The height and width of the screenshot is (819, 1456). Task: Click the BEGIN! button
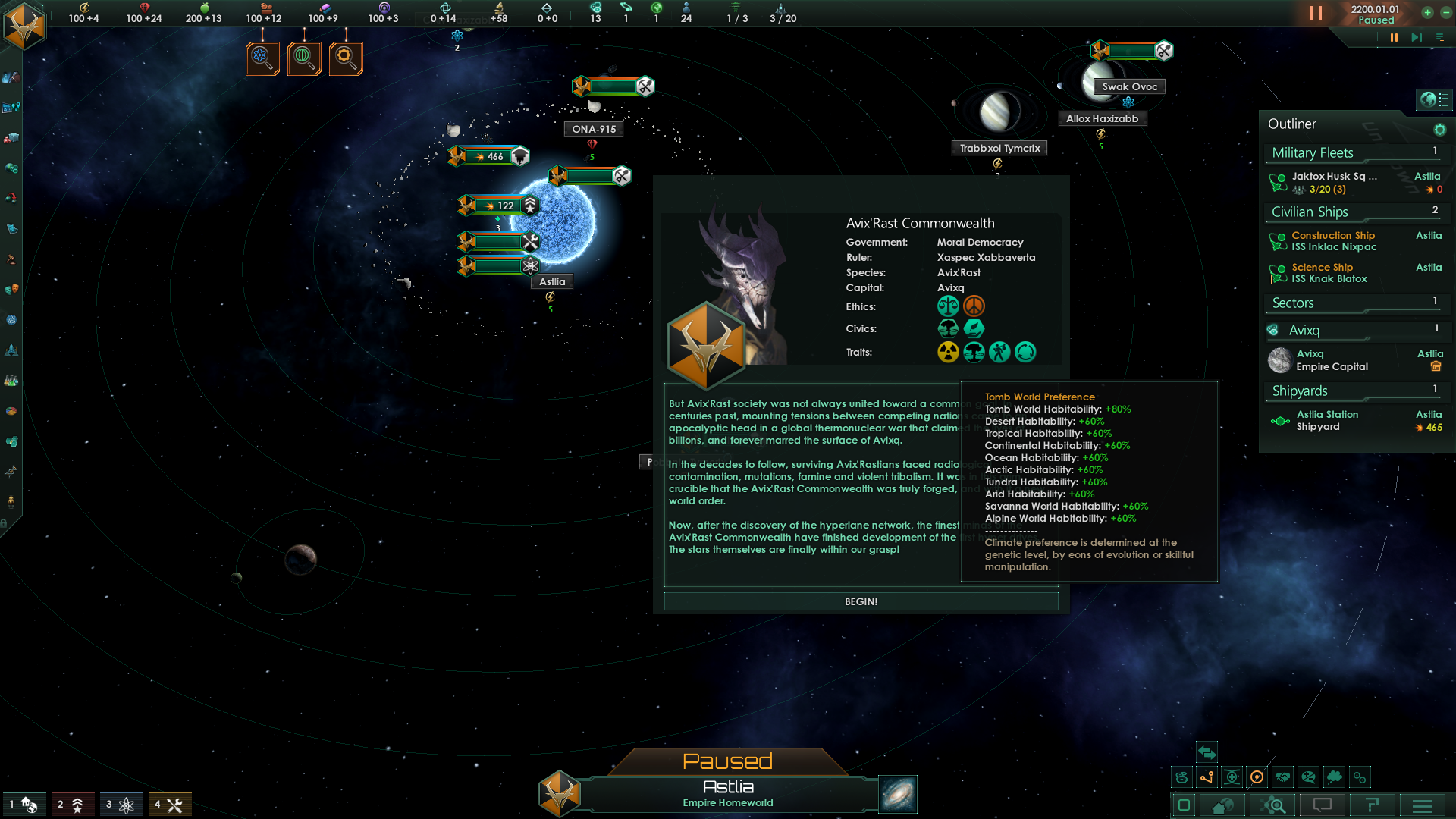click(861, 601)
